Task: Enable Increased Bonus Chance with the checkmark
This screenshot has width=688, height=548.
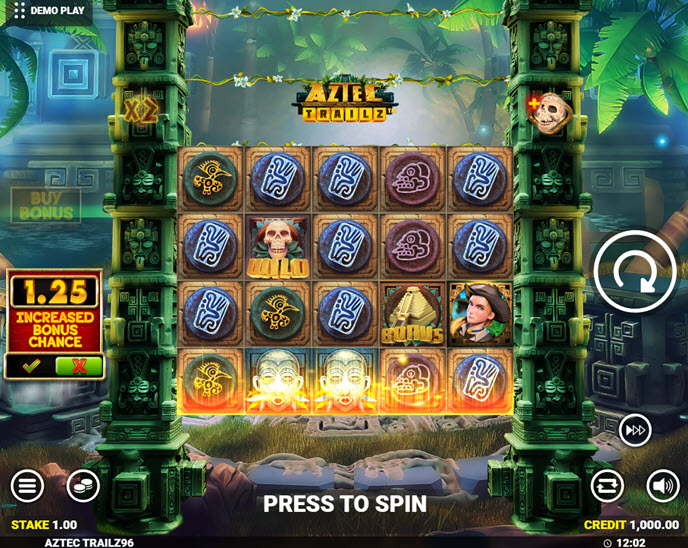Action: tap(31, 366)
